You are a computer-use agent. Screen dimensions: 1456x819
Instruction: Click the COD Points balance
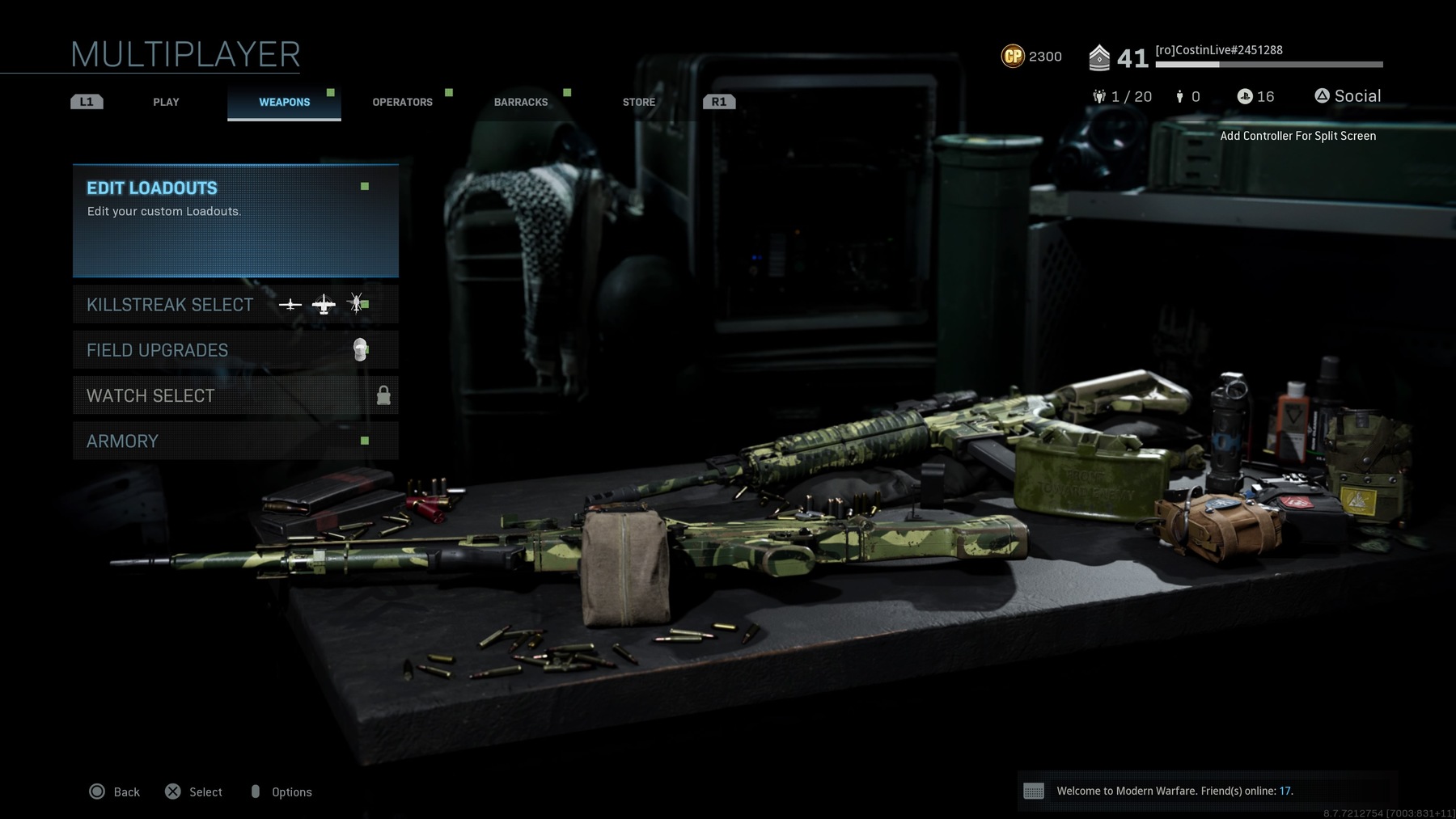click(x=1031, y=57)
